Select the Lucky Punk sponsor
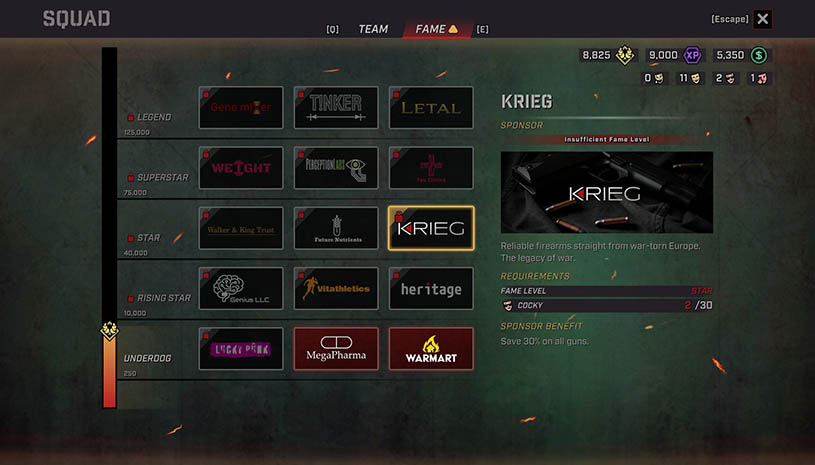 241,349
